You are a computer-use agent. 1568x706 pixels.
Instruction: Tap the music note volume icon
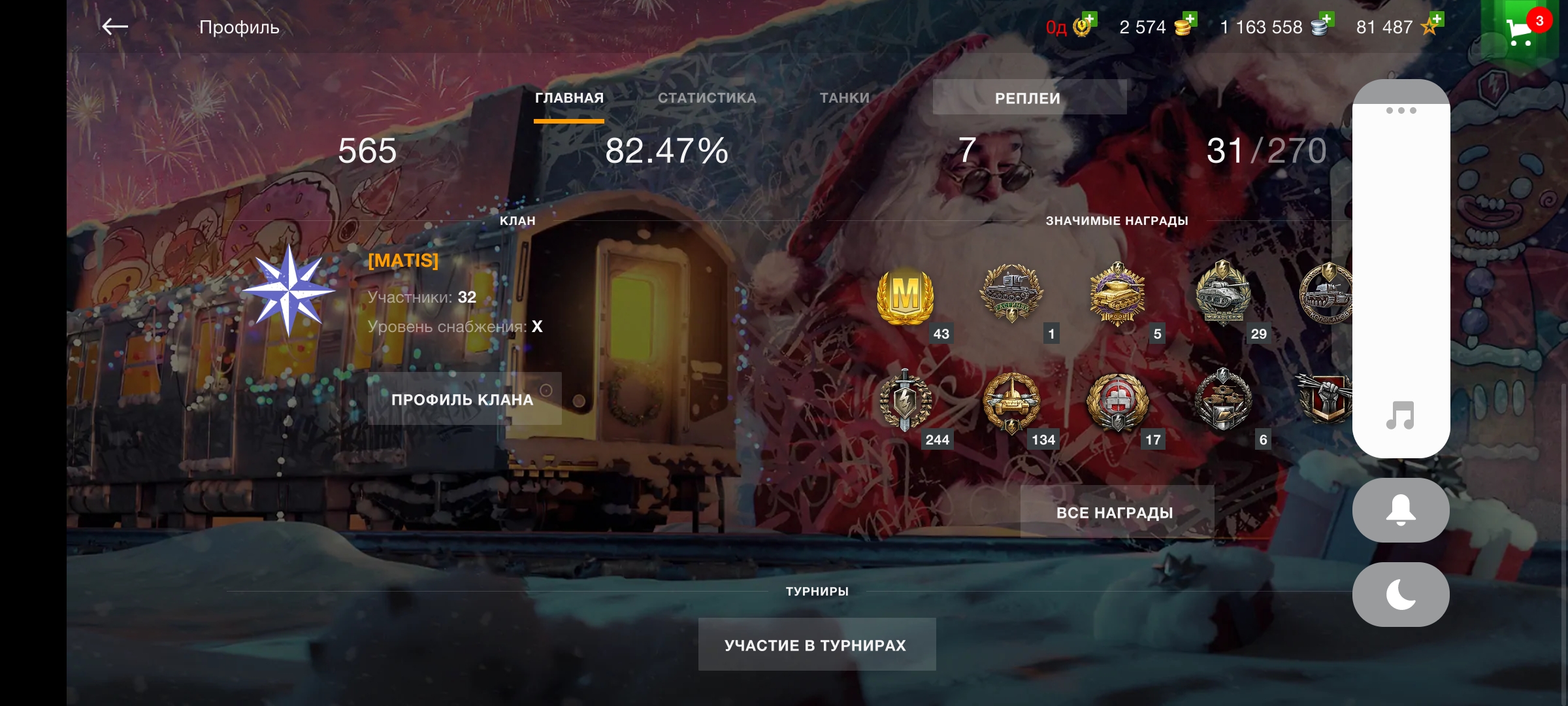[x=1400, y=416]
